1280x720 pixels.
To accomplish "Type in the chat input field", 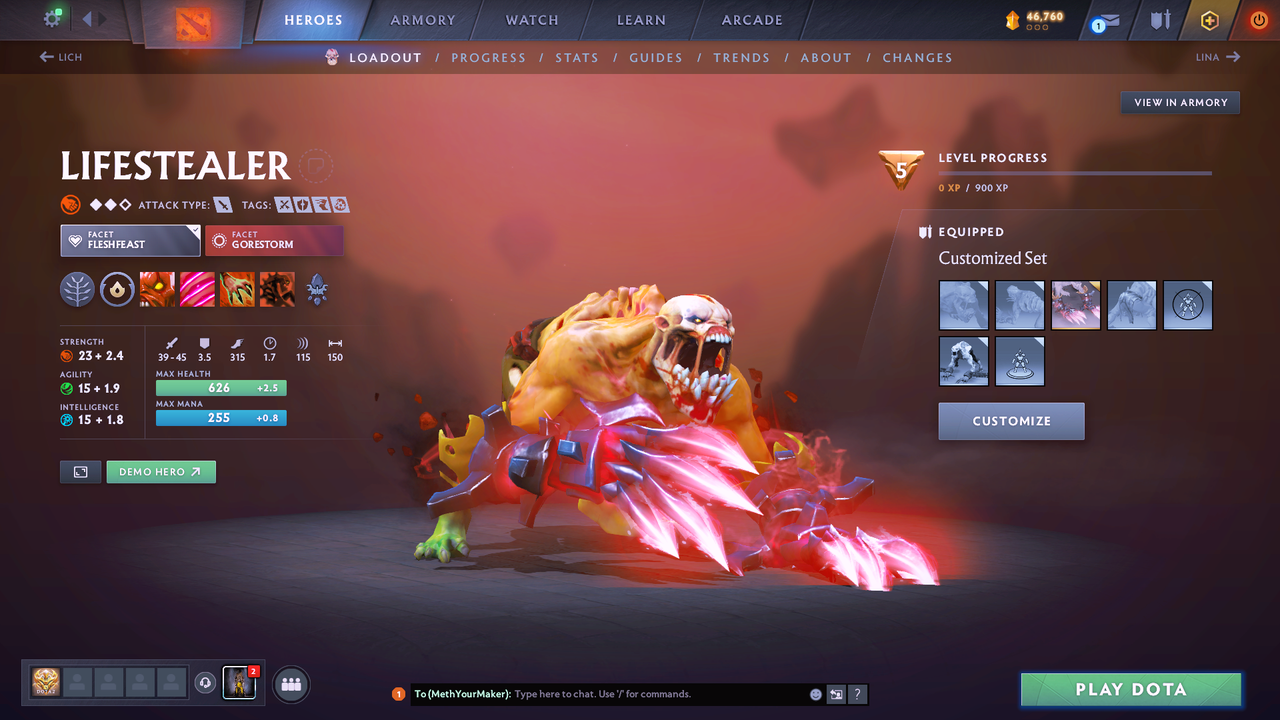I will click(x=620, y=693).
